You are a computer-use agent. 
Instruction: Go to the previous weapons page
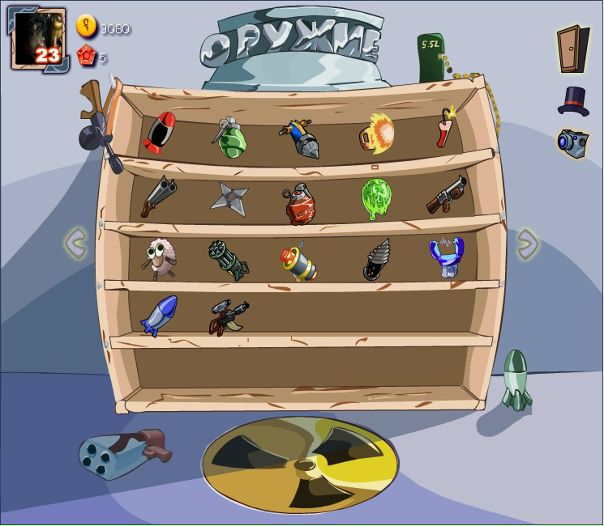76,242
